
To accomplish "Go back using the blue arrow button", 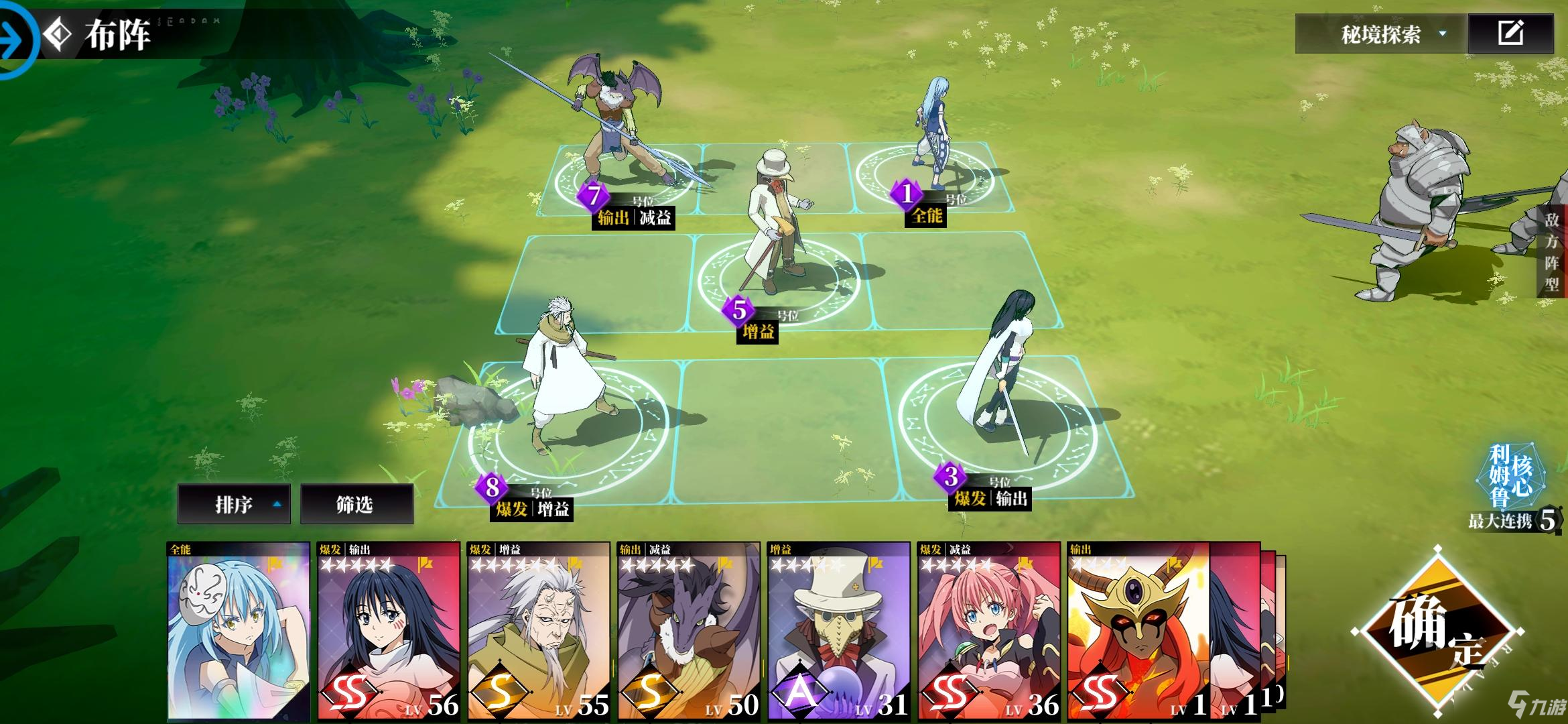I will point(15,39).
